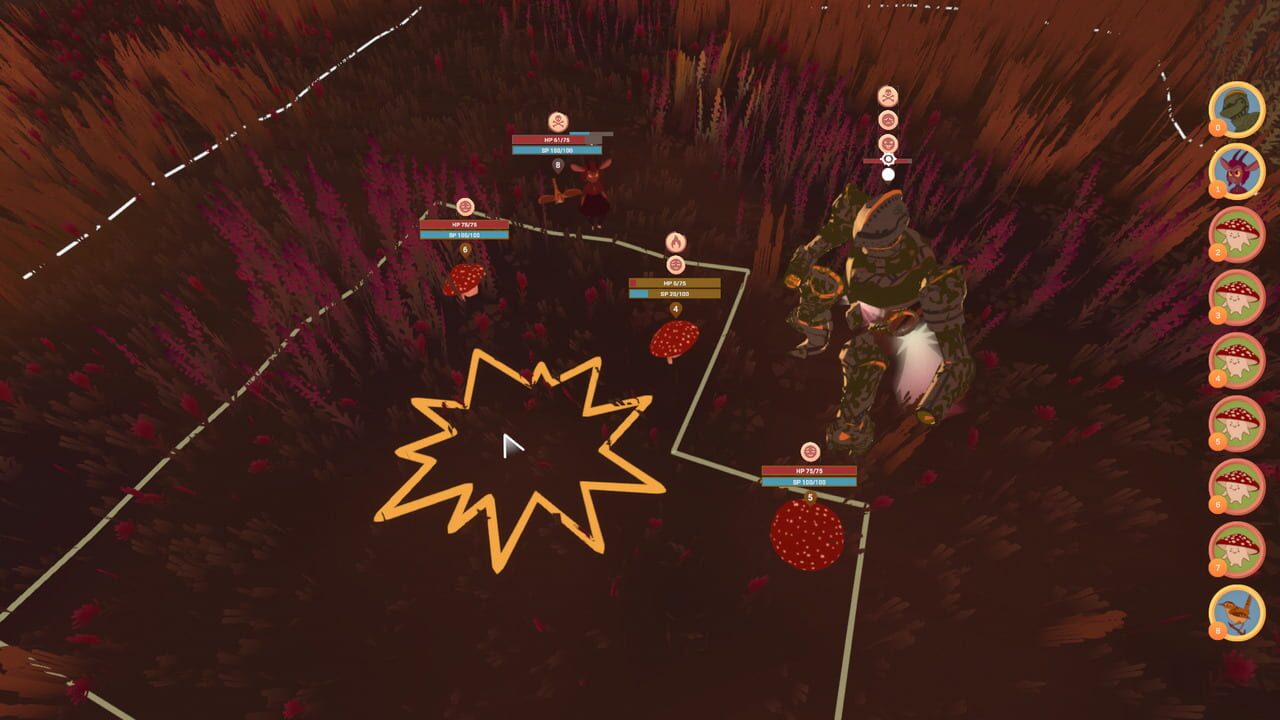The image size is (1280, 720).
Task: Click the fire status icon above mushroom 4
Action: click(x=677, y=243)
